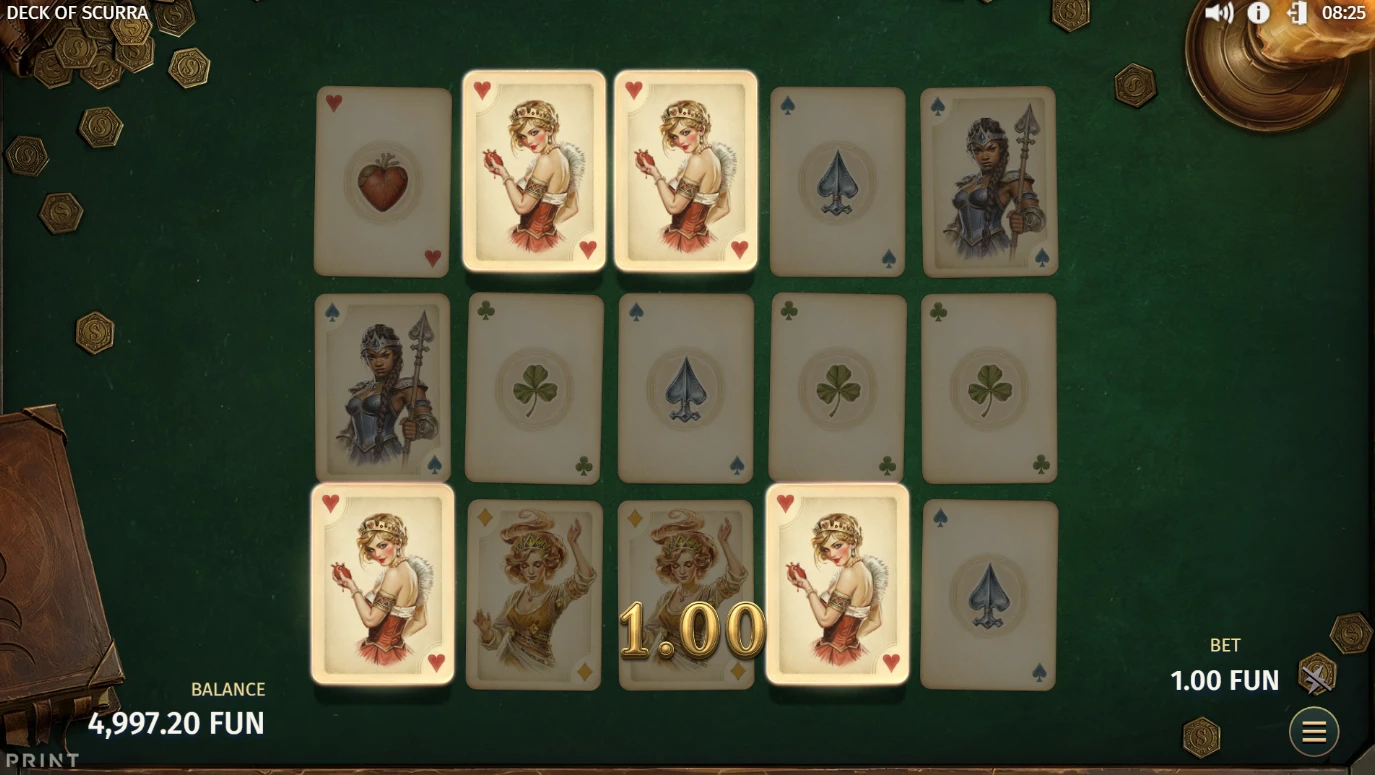Image resolution: width=1375 pixels, height=775 pixels.
Task: Click the BALANCE label
Action: click(228, 689)
